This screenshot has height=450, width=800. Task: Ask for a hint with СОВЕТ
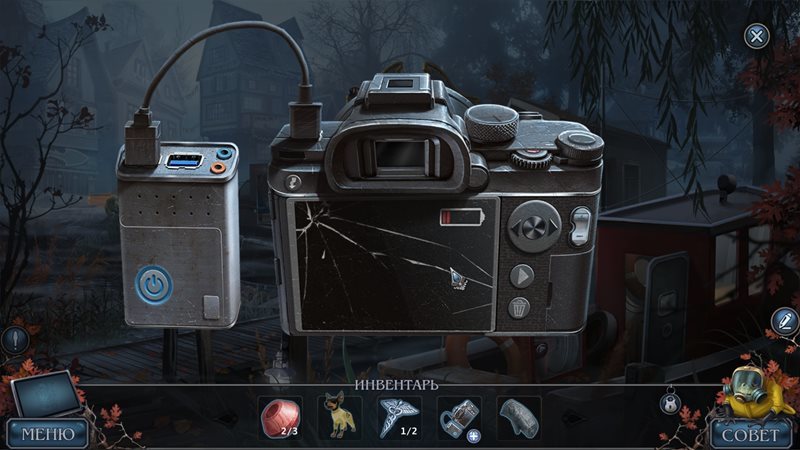(749, 433)
